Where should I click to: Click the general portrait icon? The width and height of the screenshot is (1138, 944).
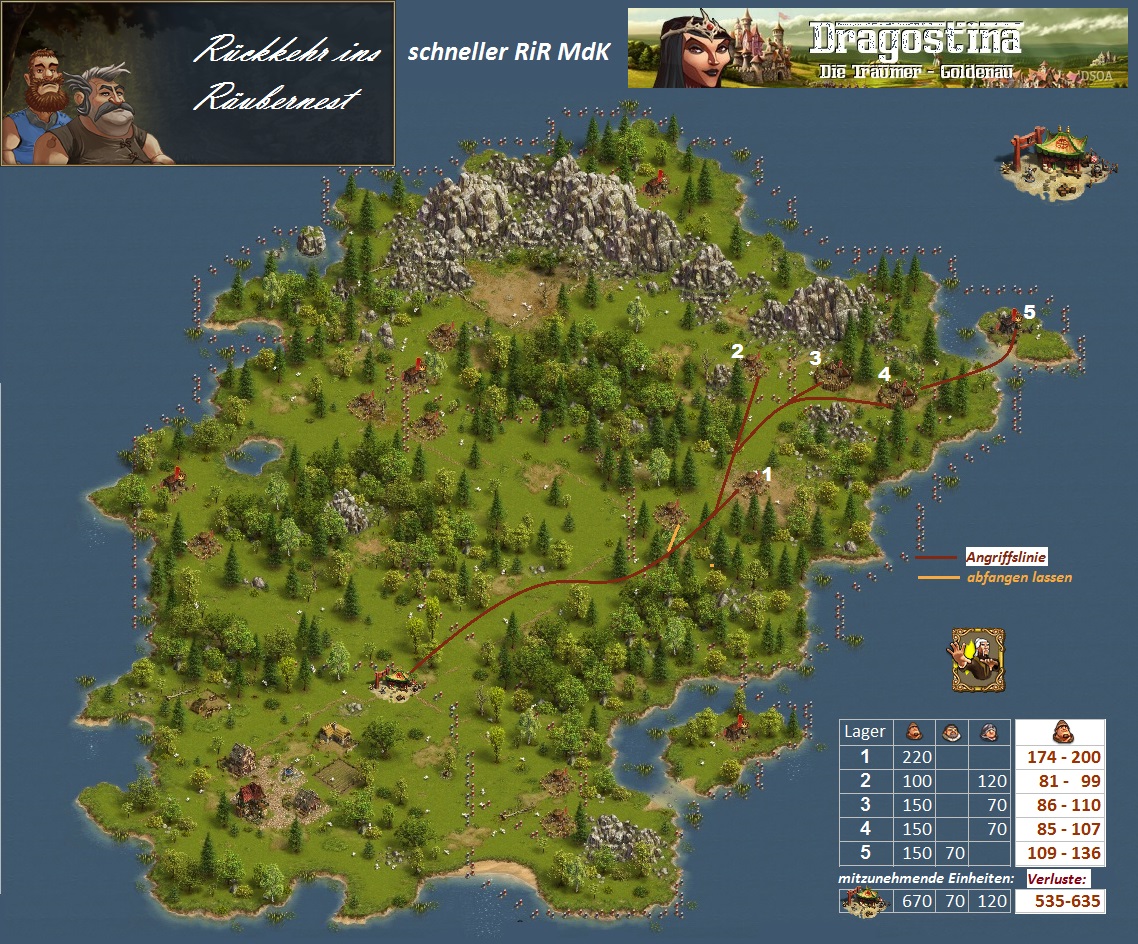point(976,658)
